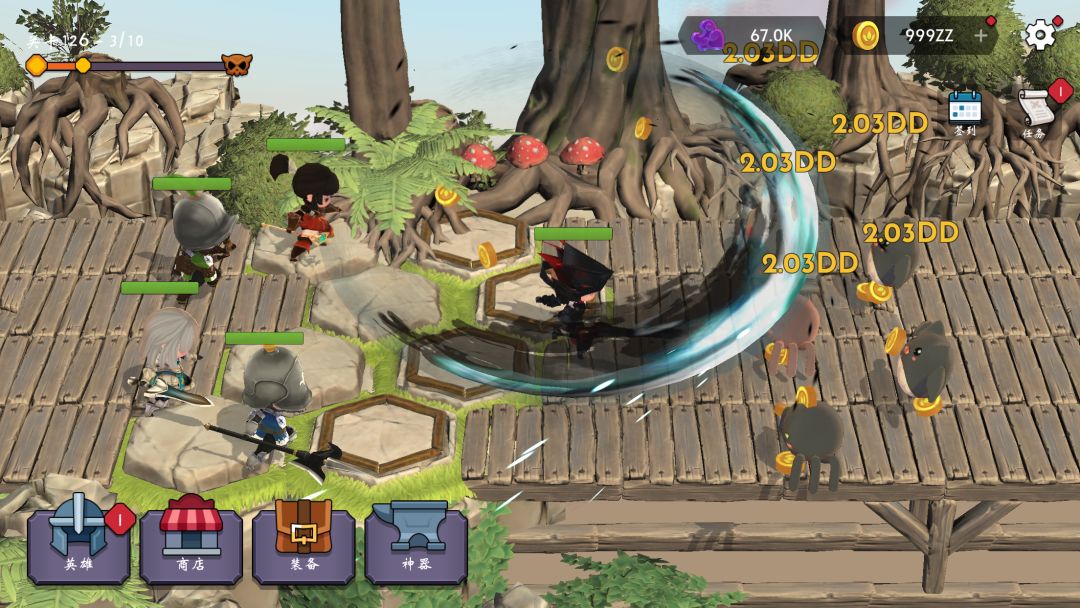
Task: Open the 任务 quest scroll
Action: tap(1036, 112)
